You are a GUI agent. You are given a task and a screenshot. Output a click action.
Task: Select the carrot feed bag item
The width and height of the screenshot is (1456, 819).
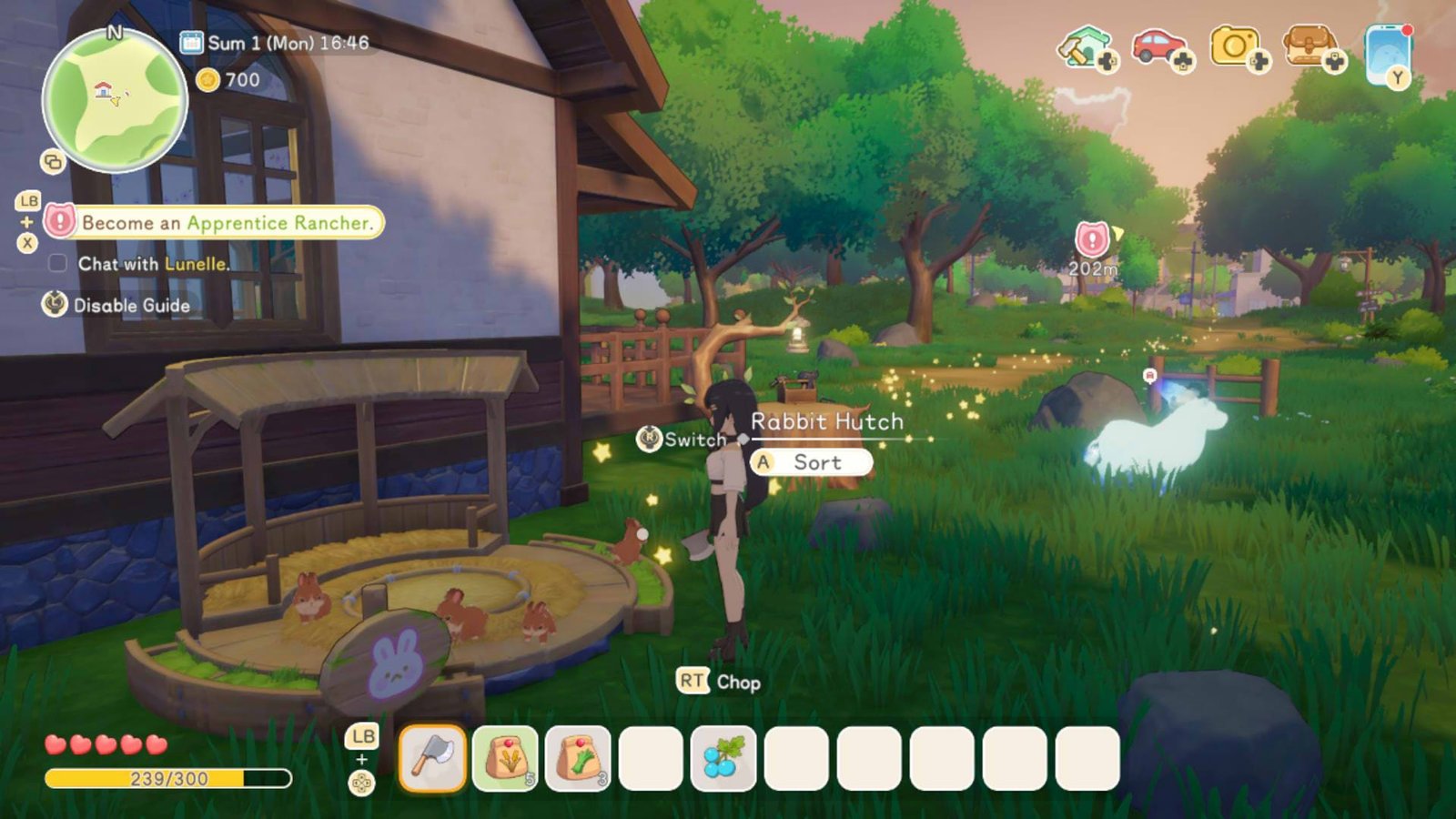coord(504,757)
